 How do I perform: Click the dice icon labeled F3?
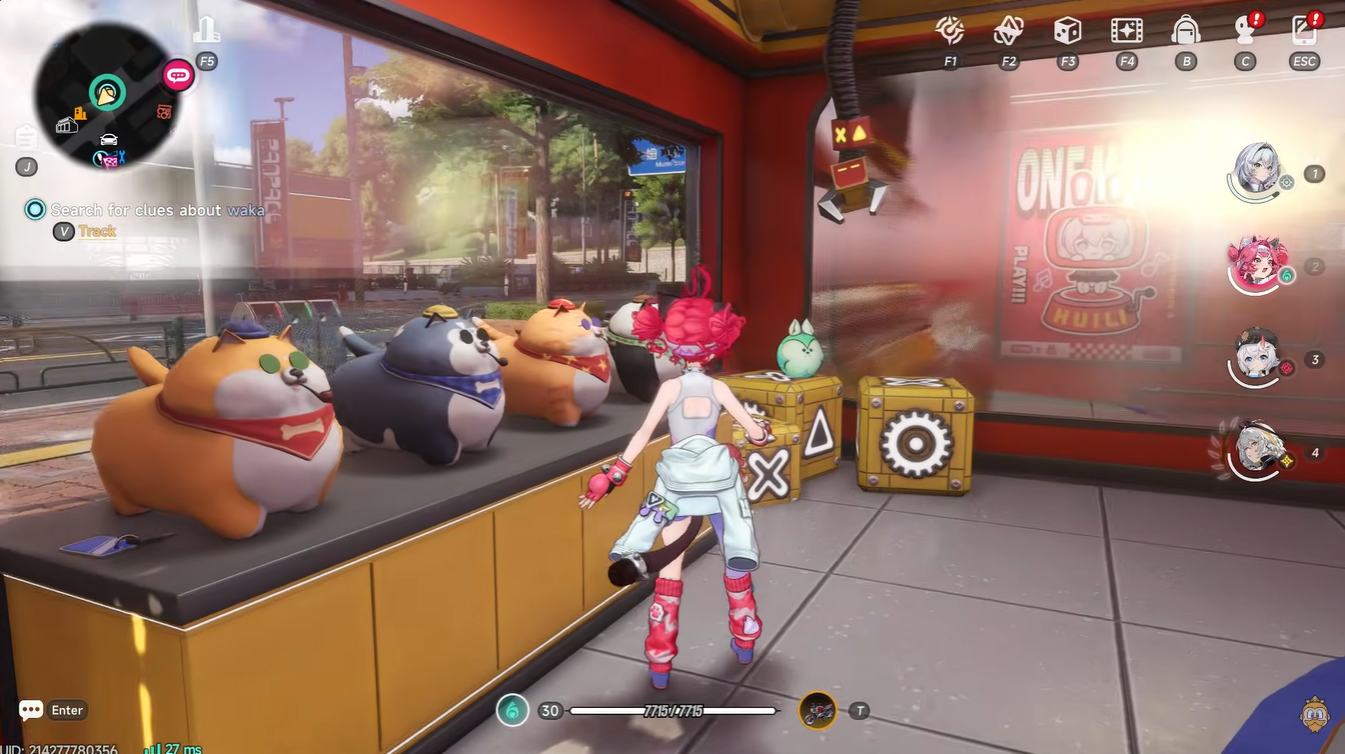coord(1067,31)
